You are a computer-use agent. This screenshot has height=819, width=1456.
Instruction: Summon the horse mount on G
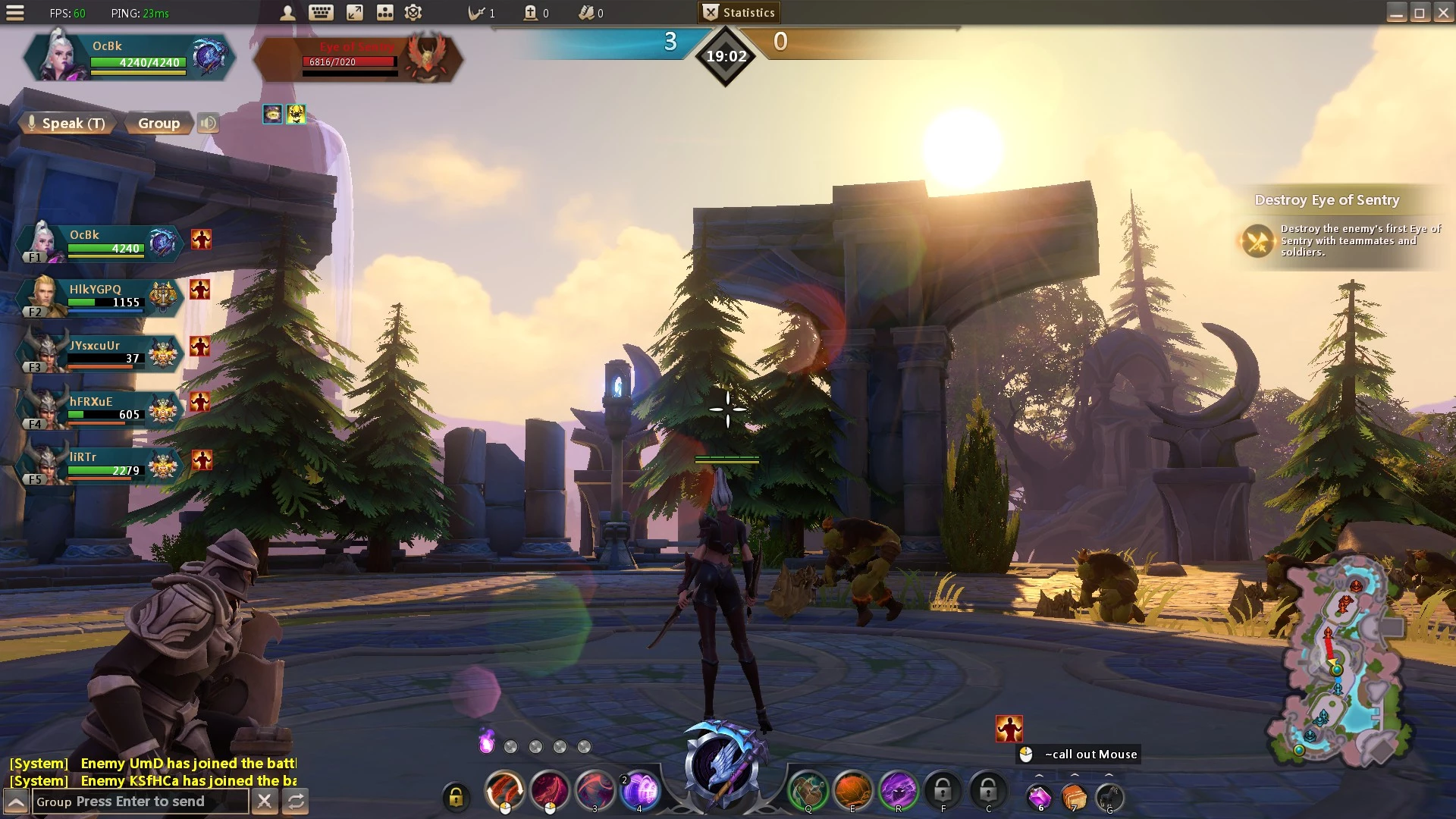pos(1109,796)
